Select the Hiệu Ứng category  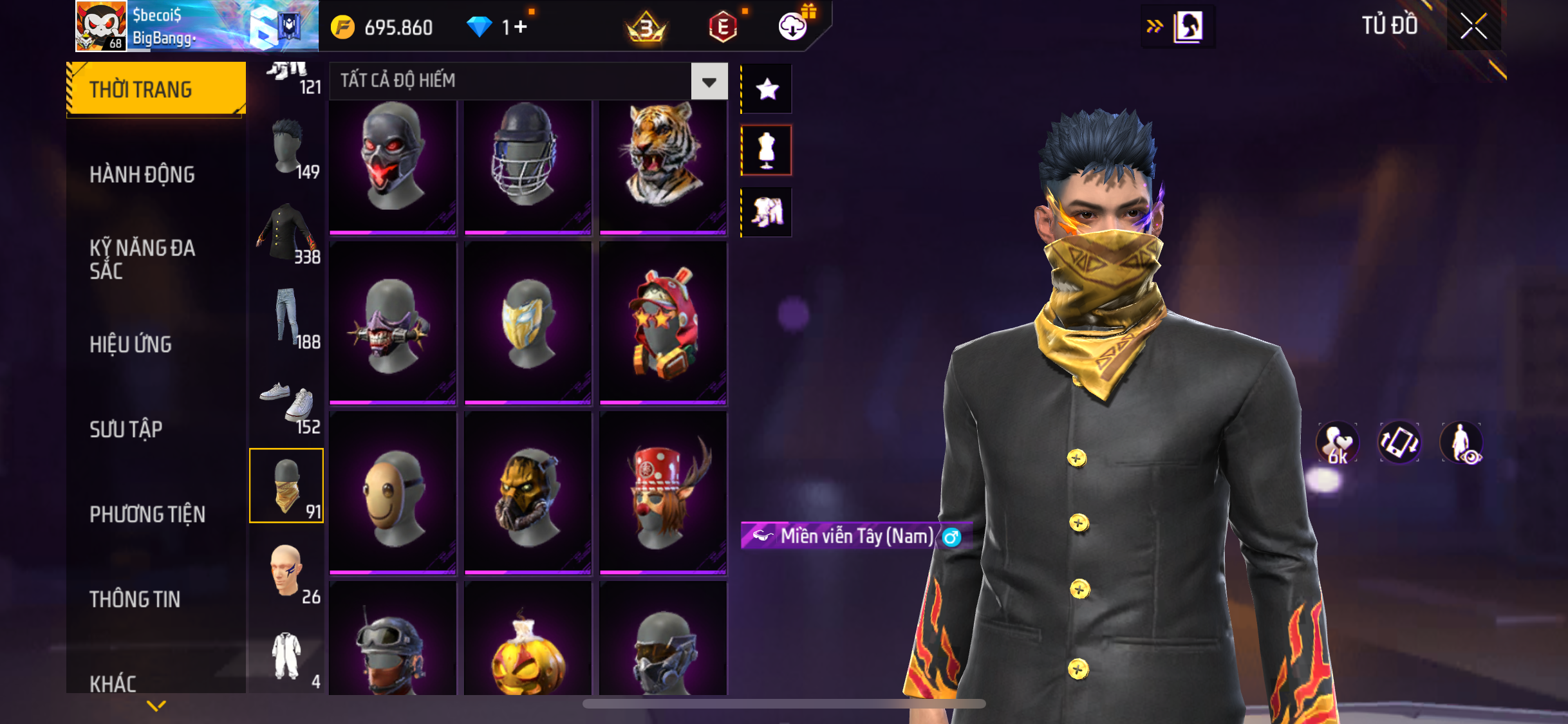coord(131,344)
